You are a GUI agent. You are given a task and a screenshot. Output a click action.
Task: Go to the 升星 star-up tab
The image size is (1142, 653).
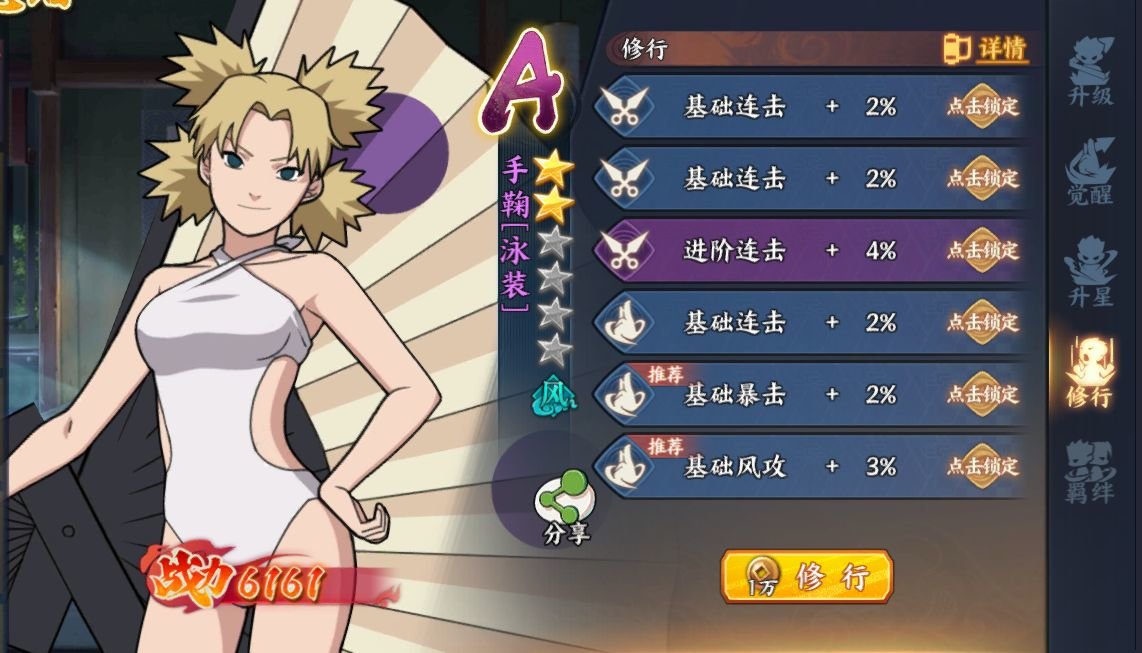click(1089, 270)
